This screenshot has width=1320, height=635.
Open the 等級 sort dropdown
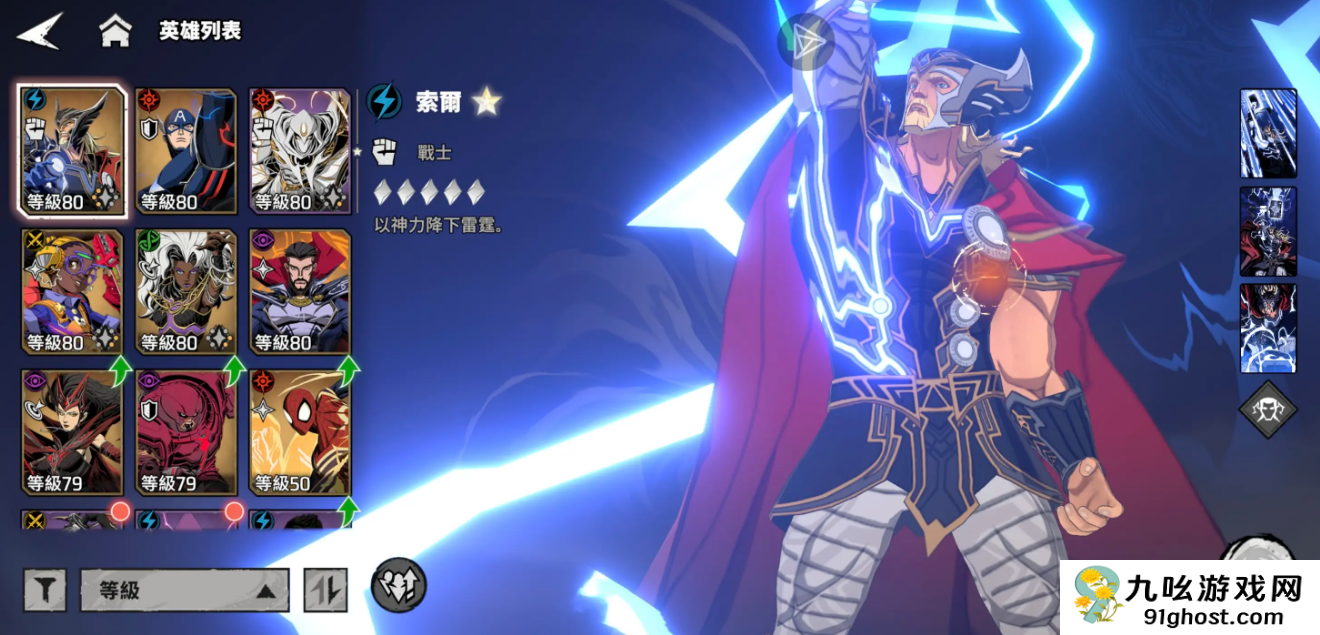[x=185, y=590]
